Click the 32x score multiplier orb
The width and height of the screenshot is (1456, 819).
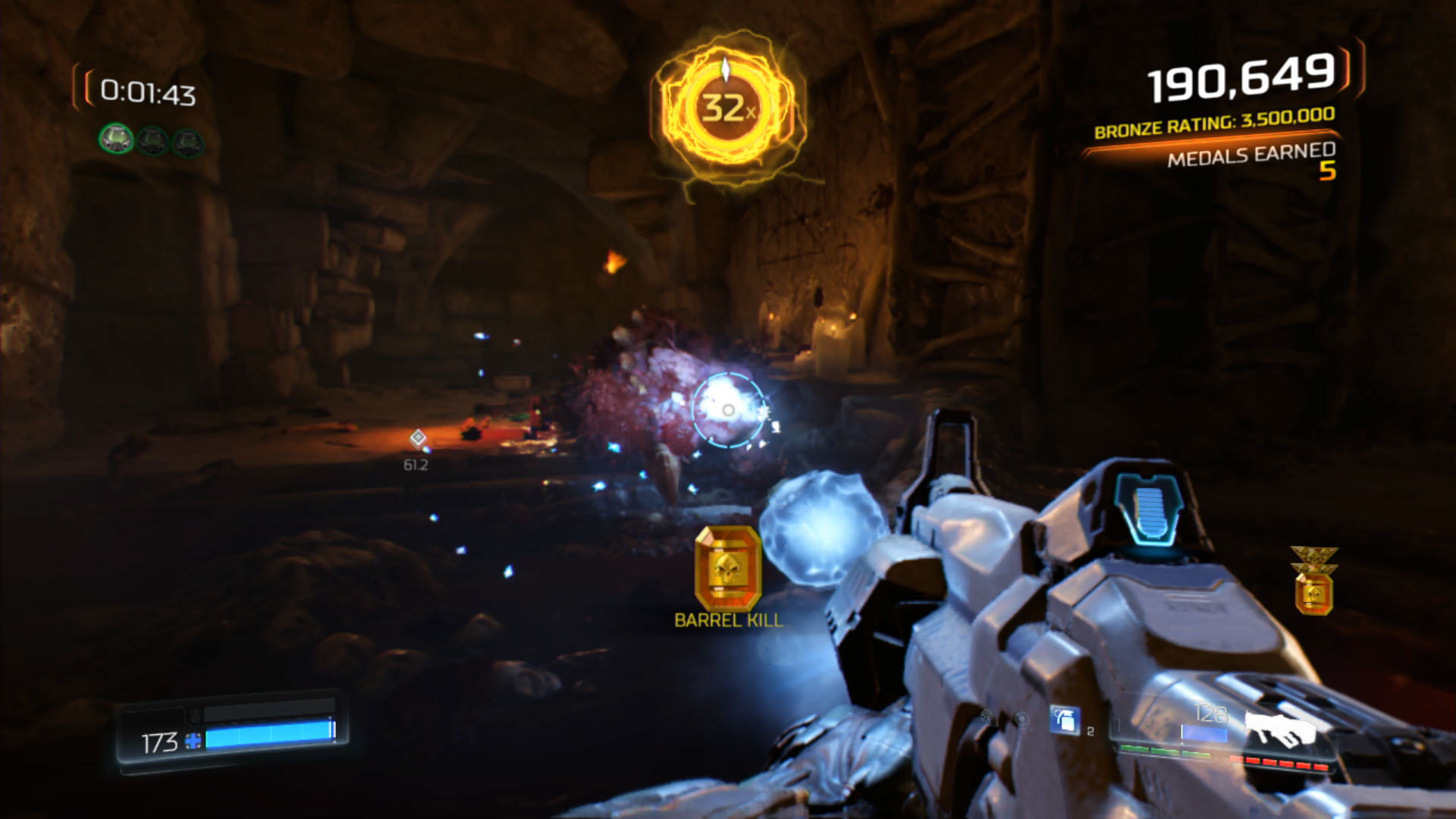click(x=726, y=106)
